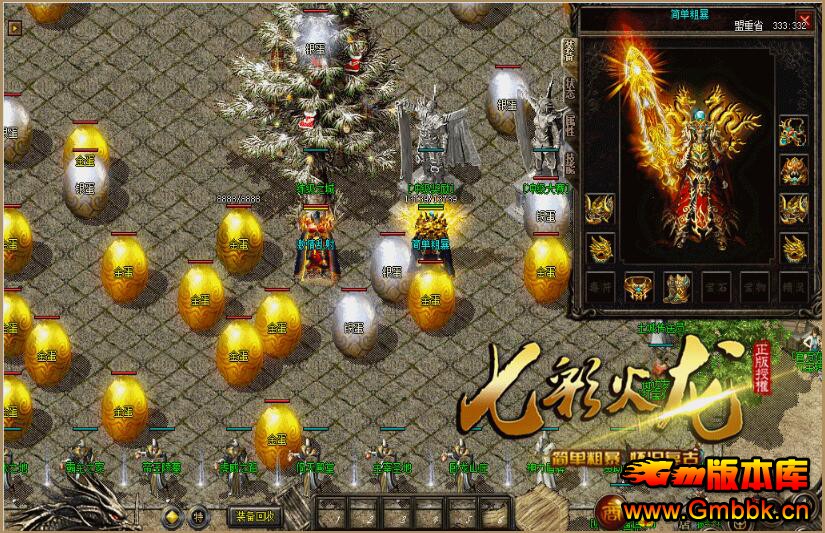This screenshot has height=533, width=825.
Task: Select the golden helmet equipment slot
Action: point(794,170)
